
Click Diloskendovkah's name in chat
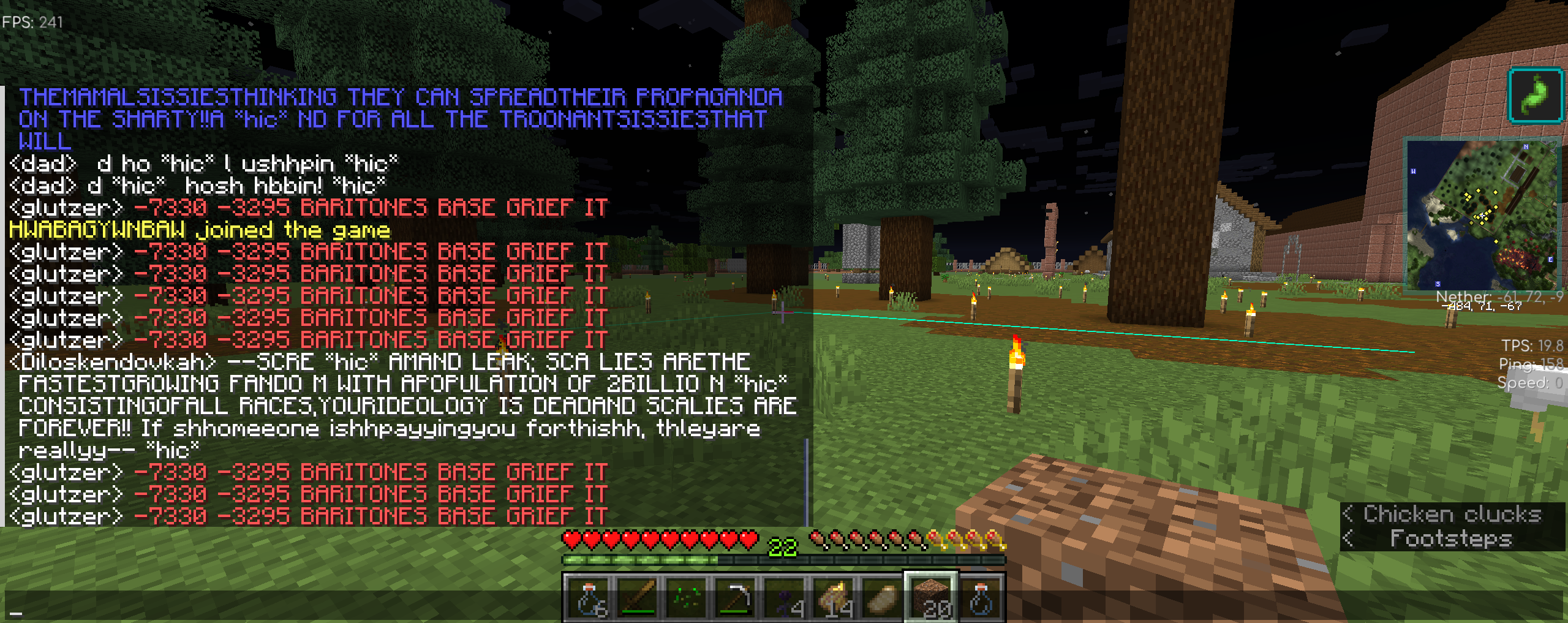coord(113,362)
